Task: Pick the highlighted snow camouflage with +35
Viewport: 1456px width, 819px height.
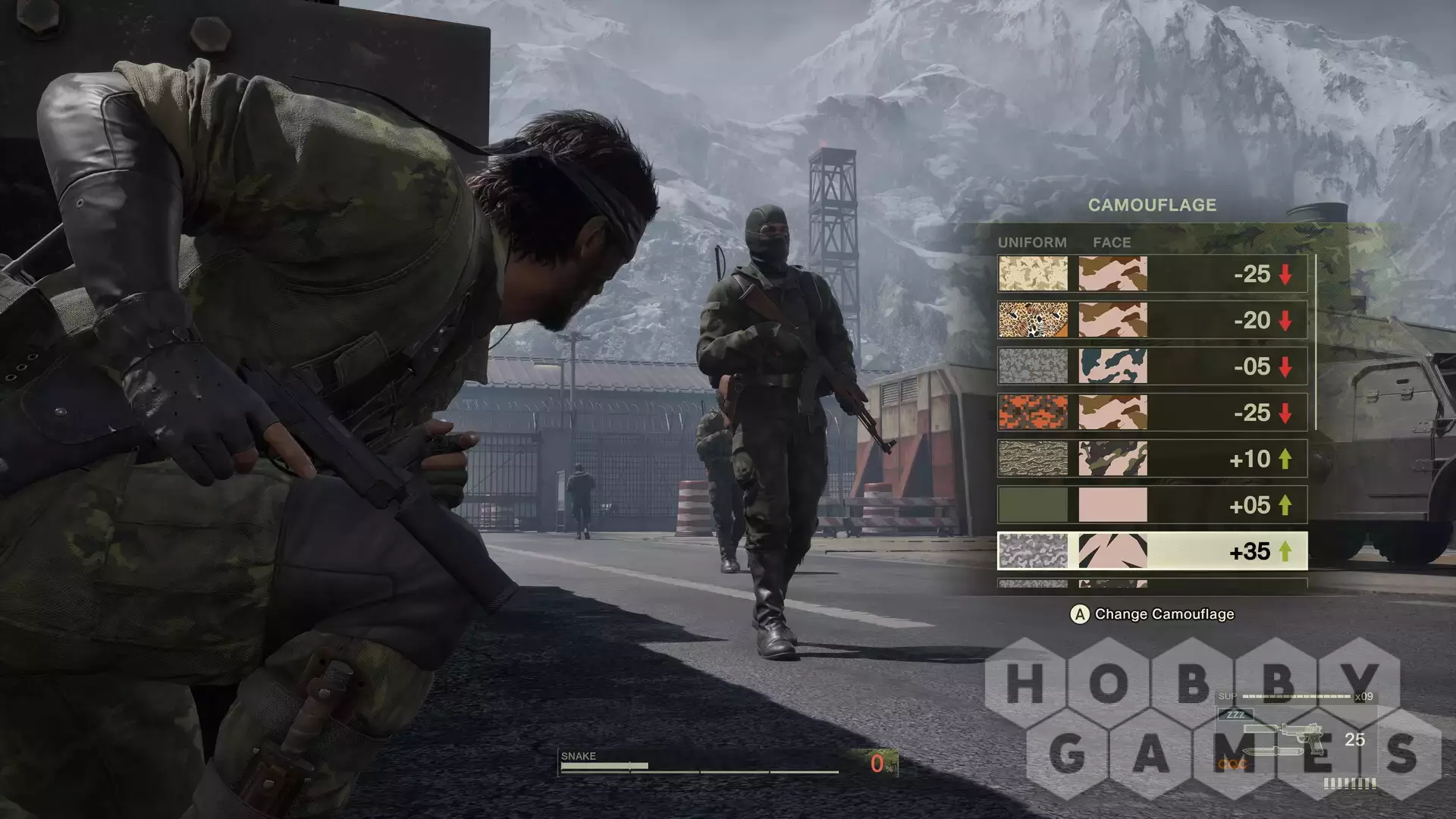Action: [x=1151, y=551]
